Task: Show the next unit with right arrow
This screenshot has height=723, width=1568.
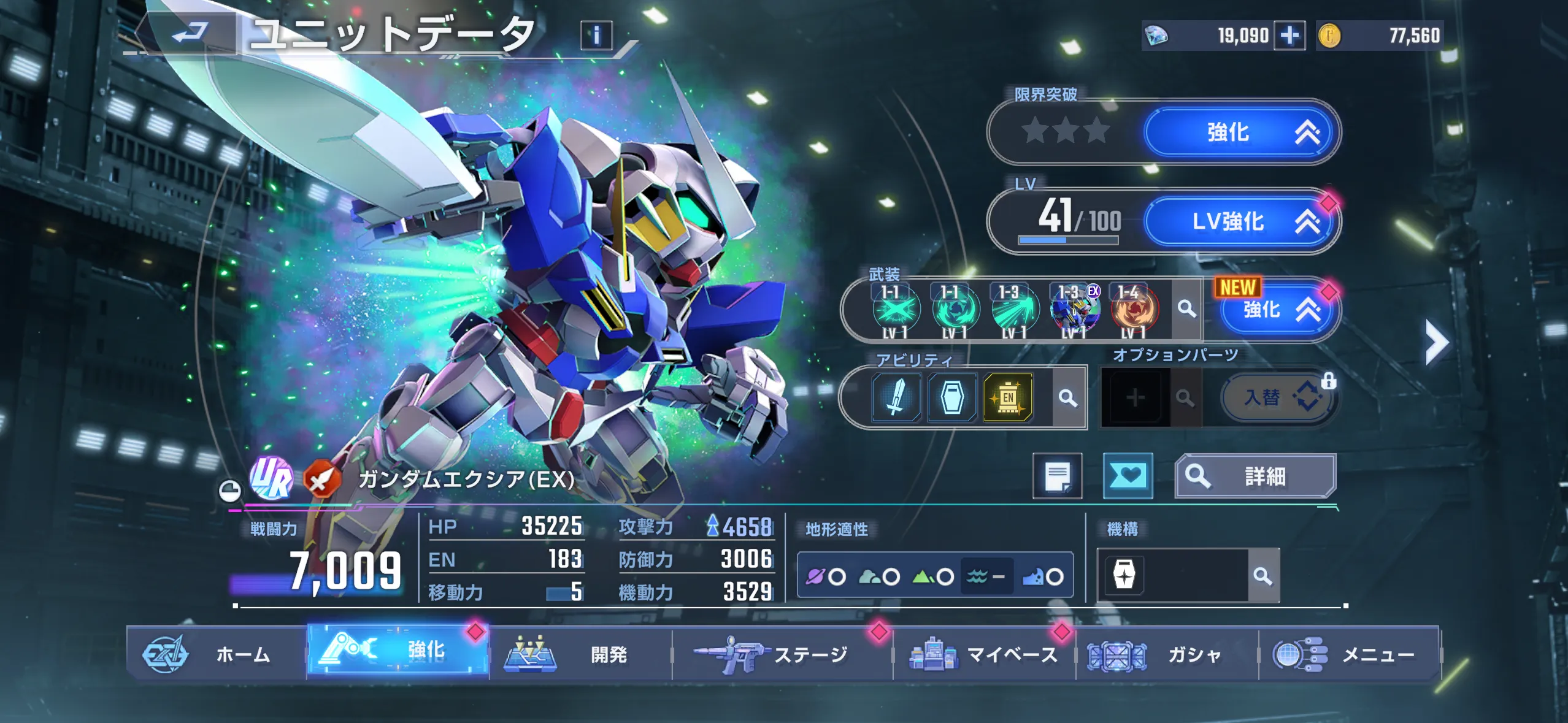Action: point(1436,342)
